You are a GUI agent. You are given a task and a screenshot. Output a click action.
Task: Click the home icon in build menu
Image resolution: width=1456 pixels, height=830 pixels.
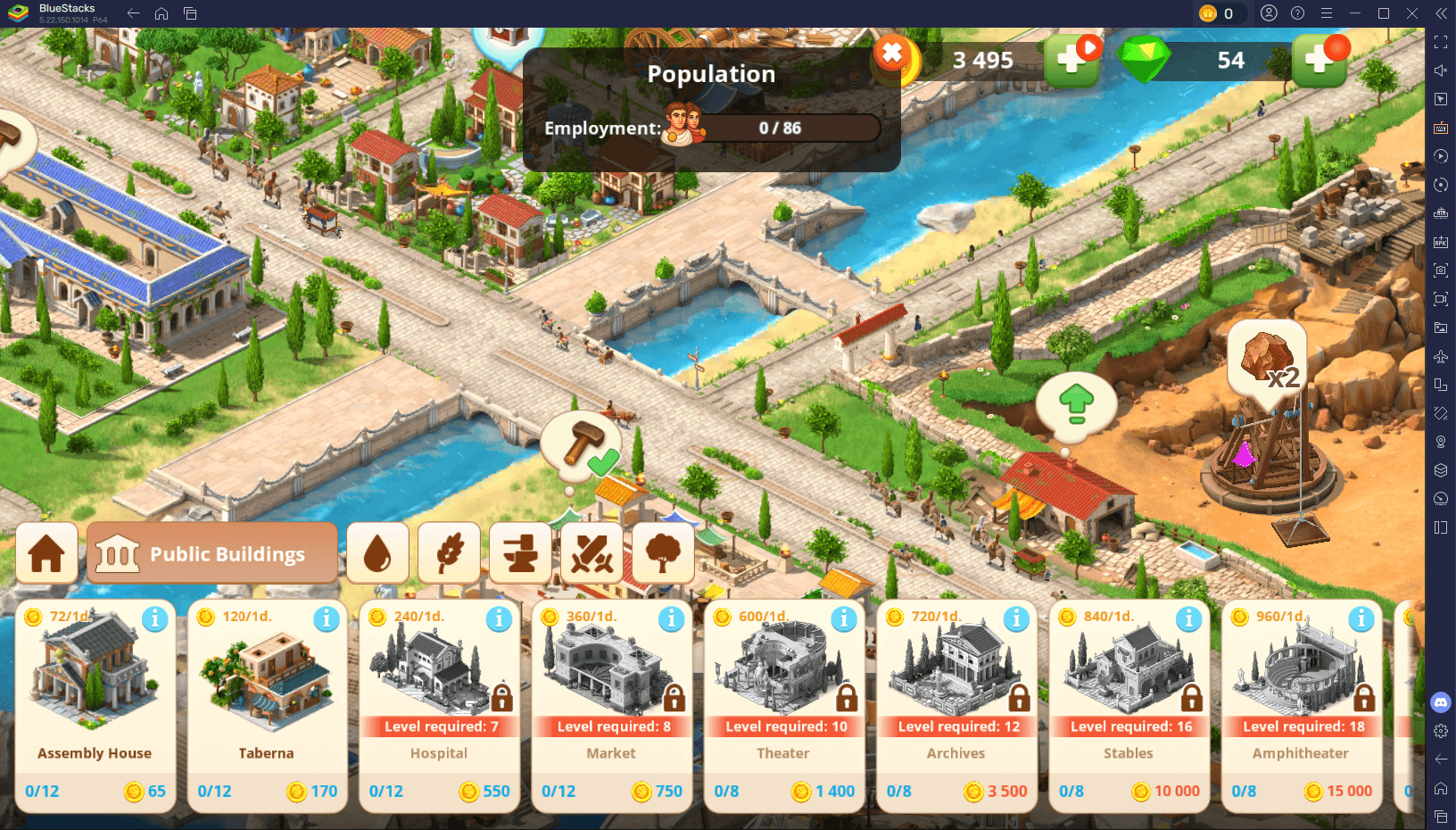pyautogui.click(x=46, y=552)
